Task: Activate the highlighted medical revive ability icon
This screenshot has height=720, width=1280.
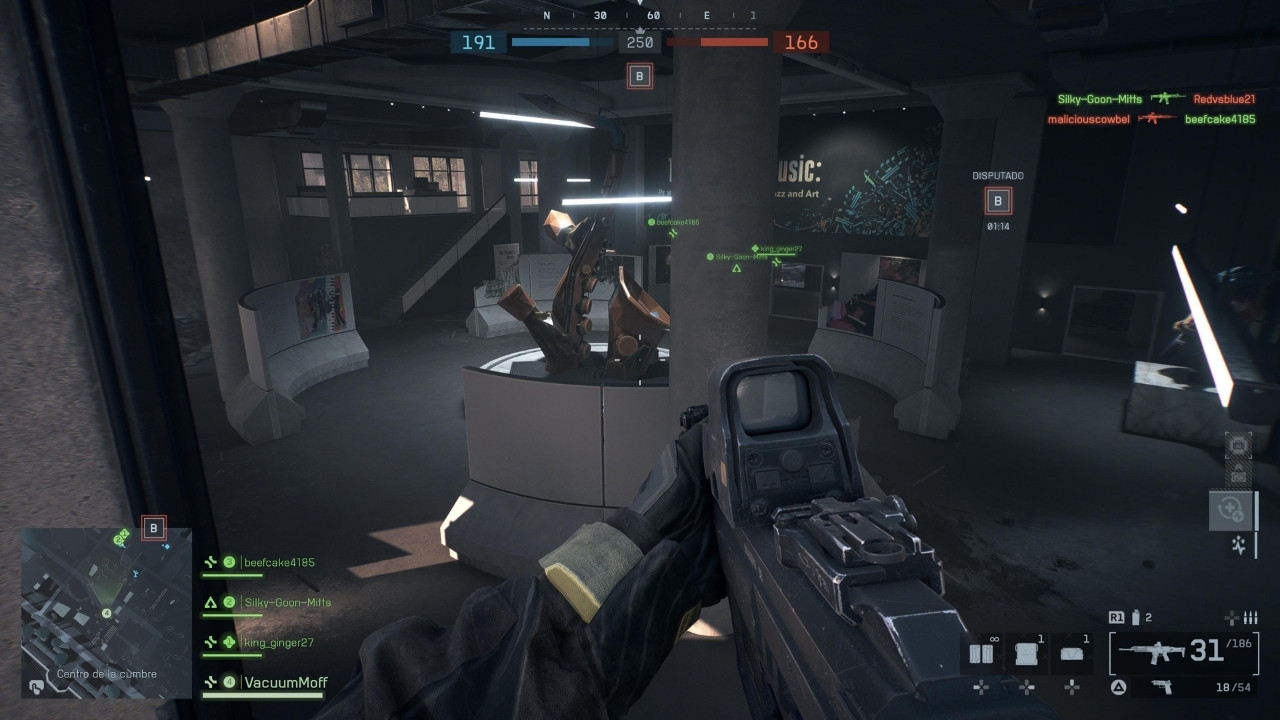Action: pos(1229,510)
